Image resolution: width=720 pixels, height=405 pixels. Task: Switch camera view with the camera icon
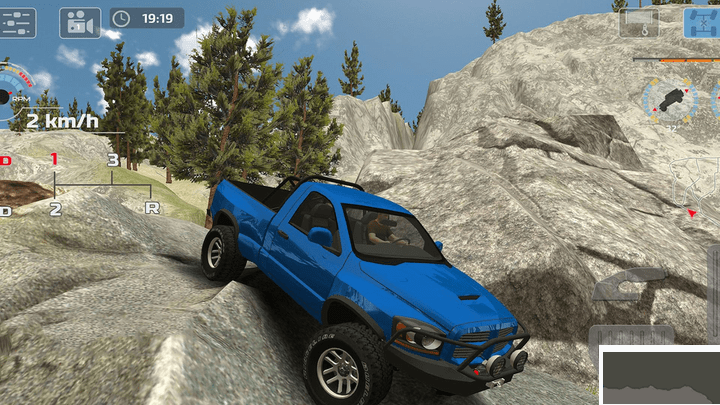pyautogui.click(x=80, y=20)
